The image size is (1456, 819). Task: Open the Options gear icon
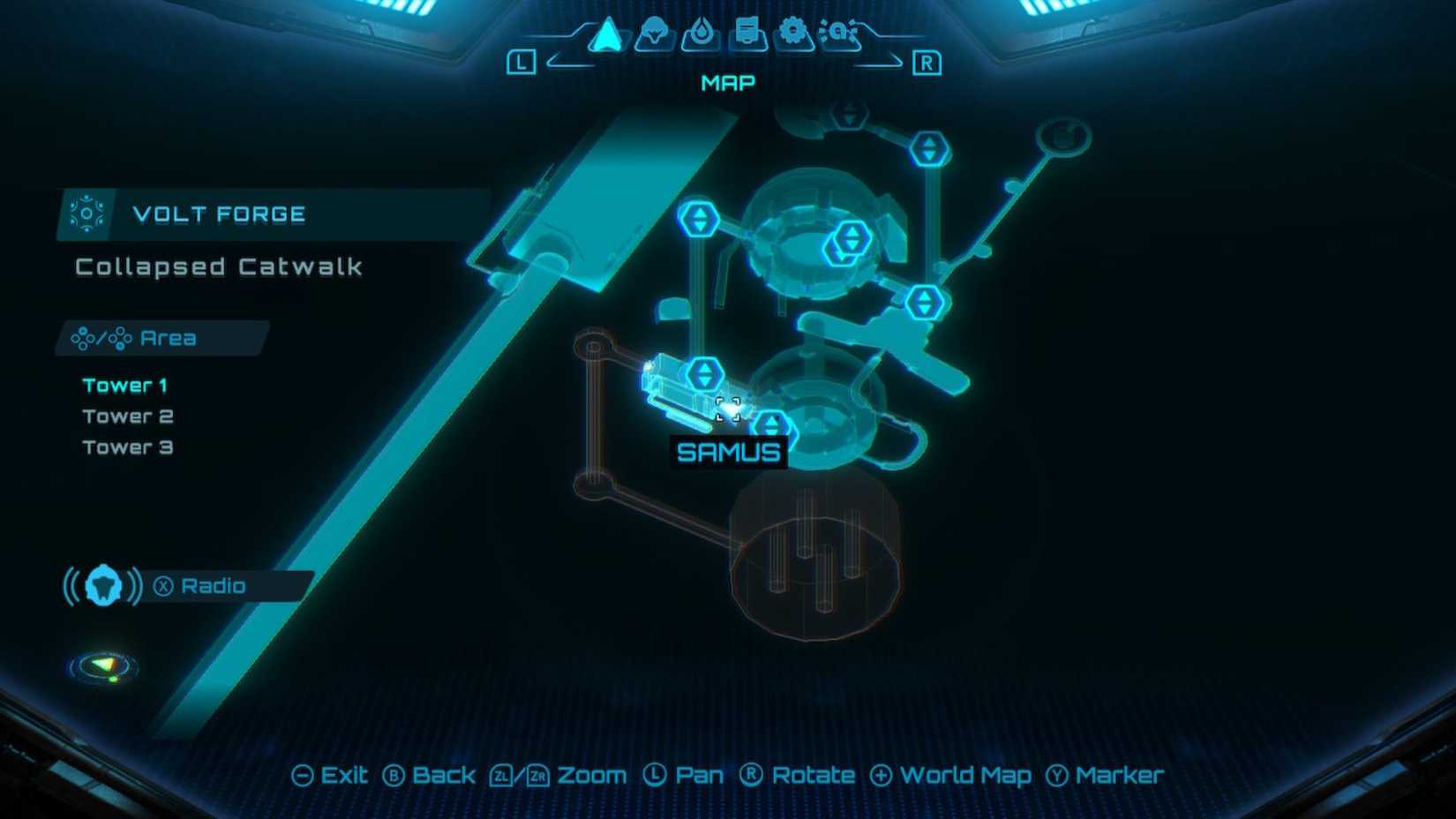pos(794,34)
